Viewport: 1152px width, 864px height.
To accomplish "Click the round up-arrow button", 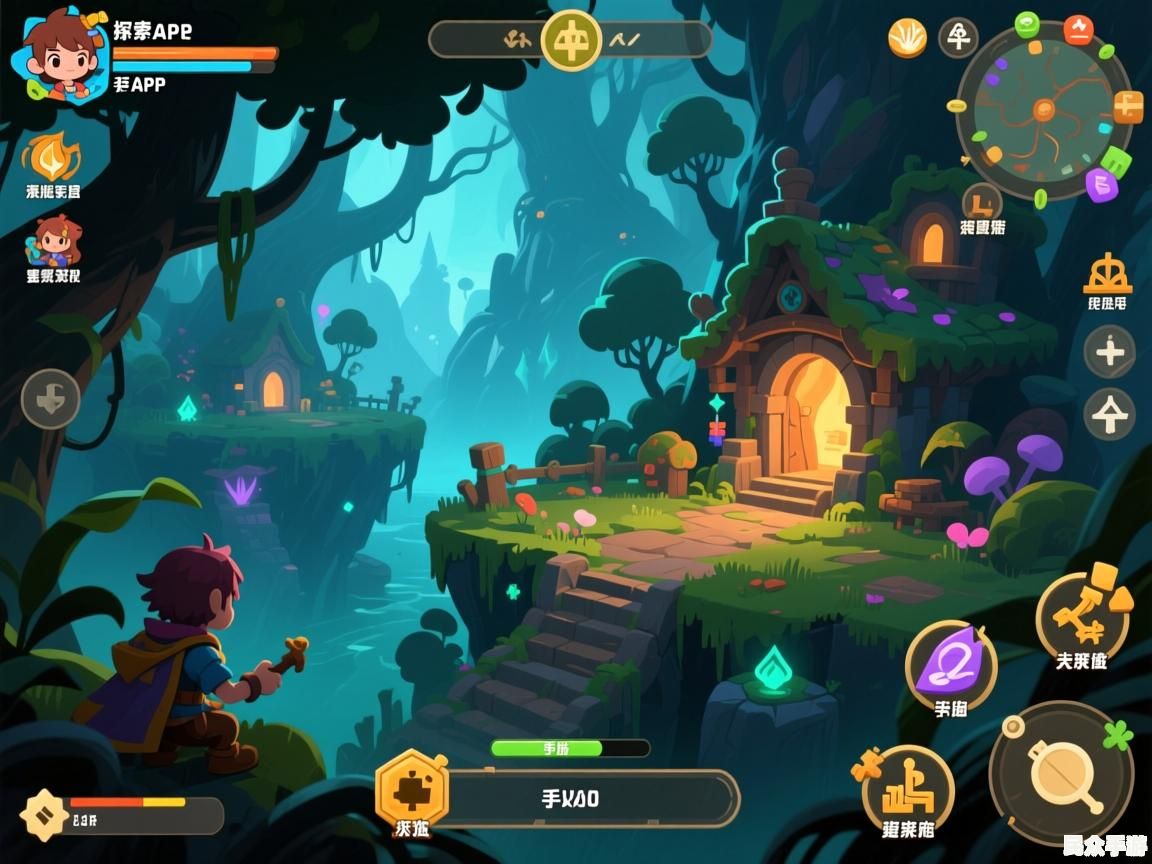I will click(1110, 414).
